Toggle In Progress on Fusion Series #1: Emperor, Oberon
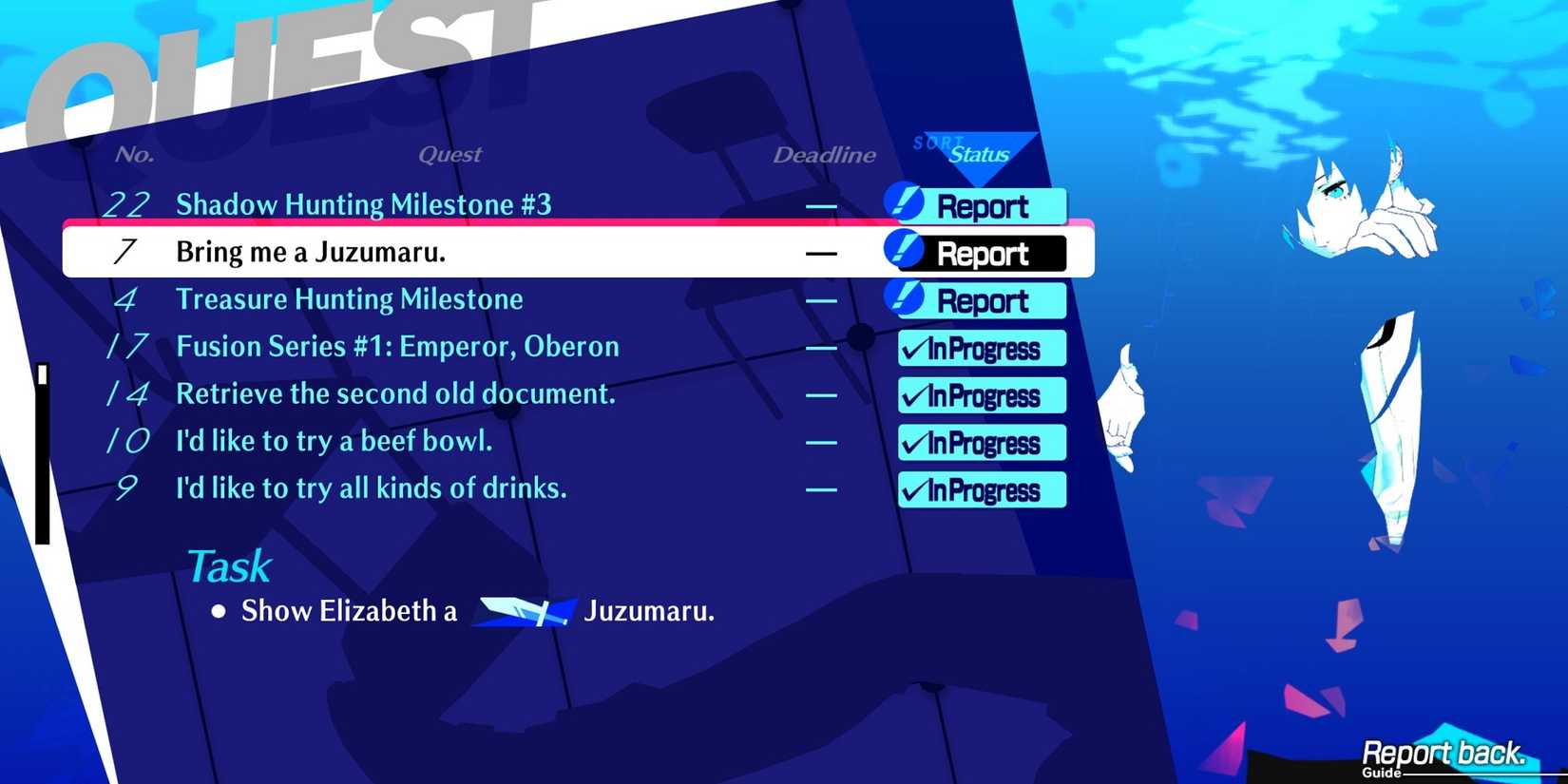This screenshot has width=1568, height=784. pyautogui.click(x=981, y=348)
